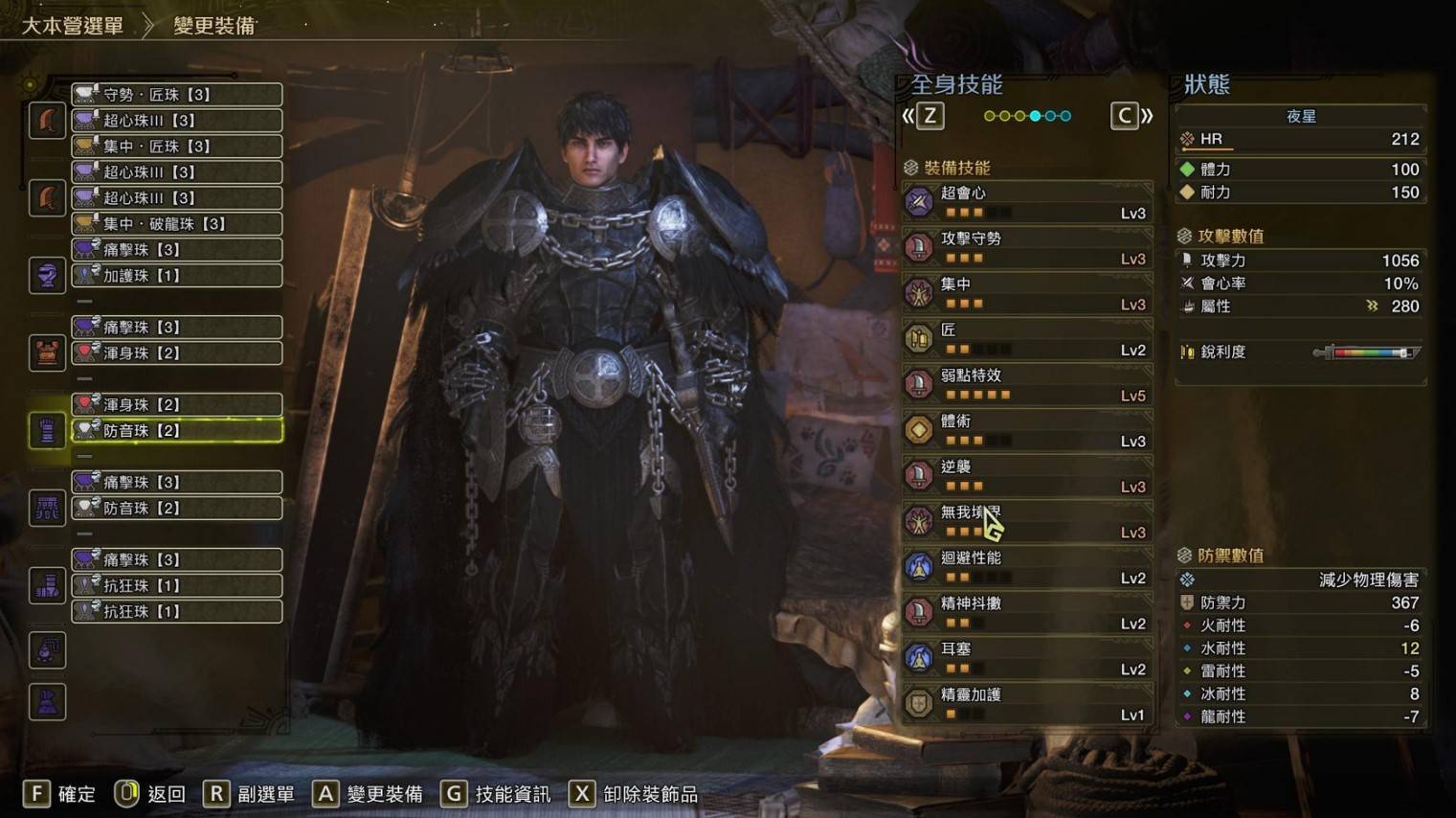Viewport: 1456px width, 818px height.
Task: Select the 集中・破龍珠【3】 decoration
Action: click(177, 224)
